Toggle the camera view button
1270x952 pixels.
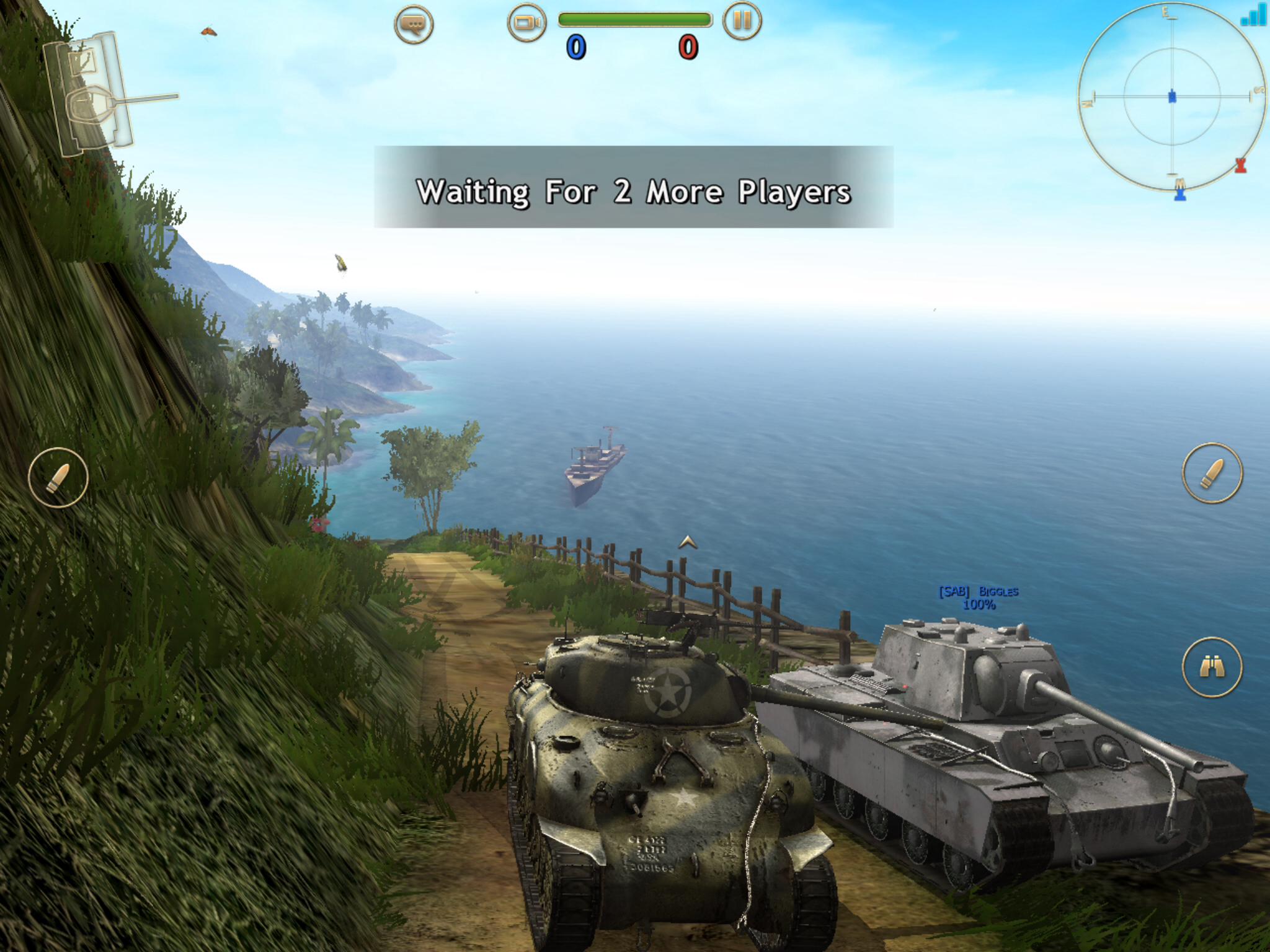(526, 23)
